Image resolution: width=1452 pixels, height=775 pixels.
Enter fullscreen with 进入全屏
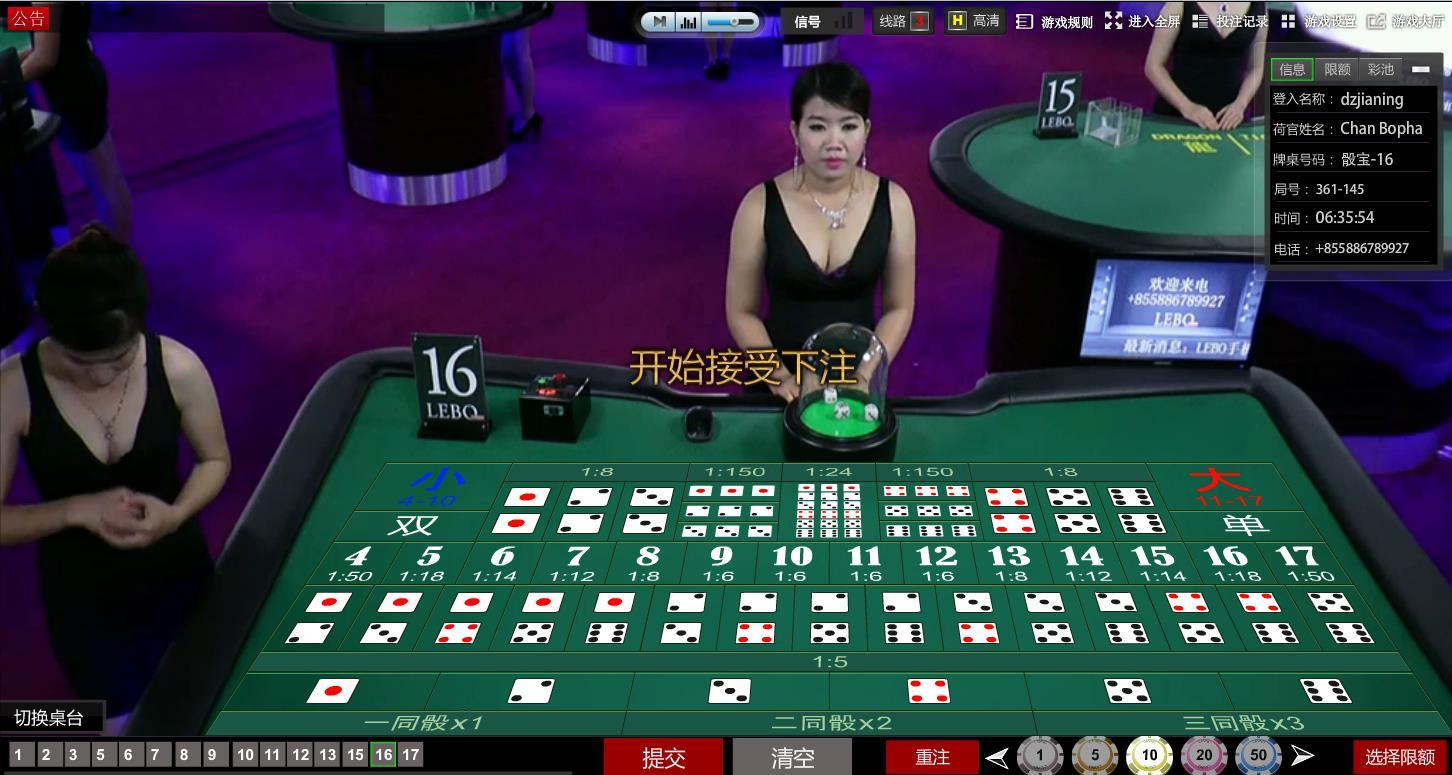tap(1143, 21)
